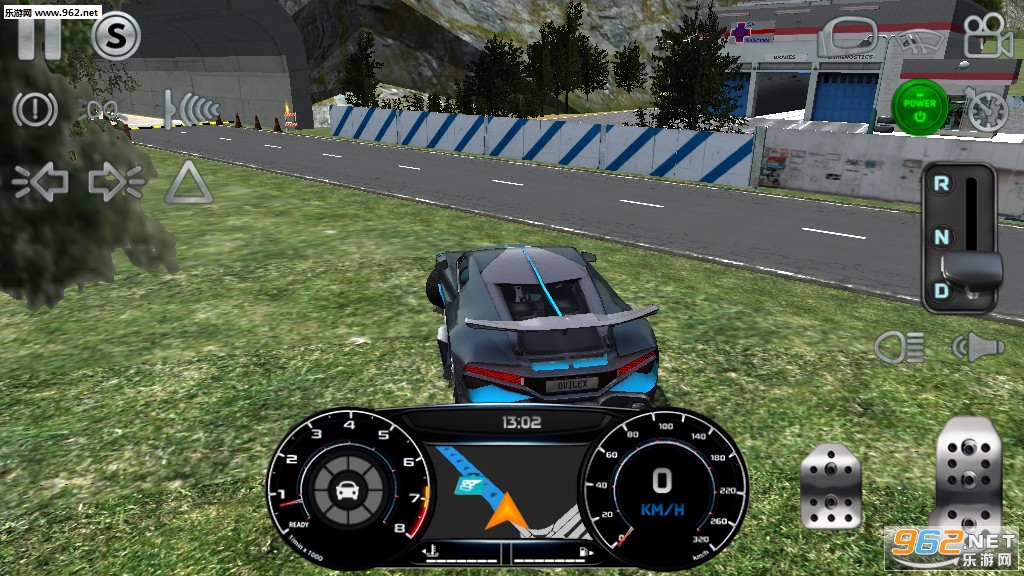Viewport: 1024px width, 576px height.
Task: Shift the gear selector to R
Action: [x=941, y=184]
